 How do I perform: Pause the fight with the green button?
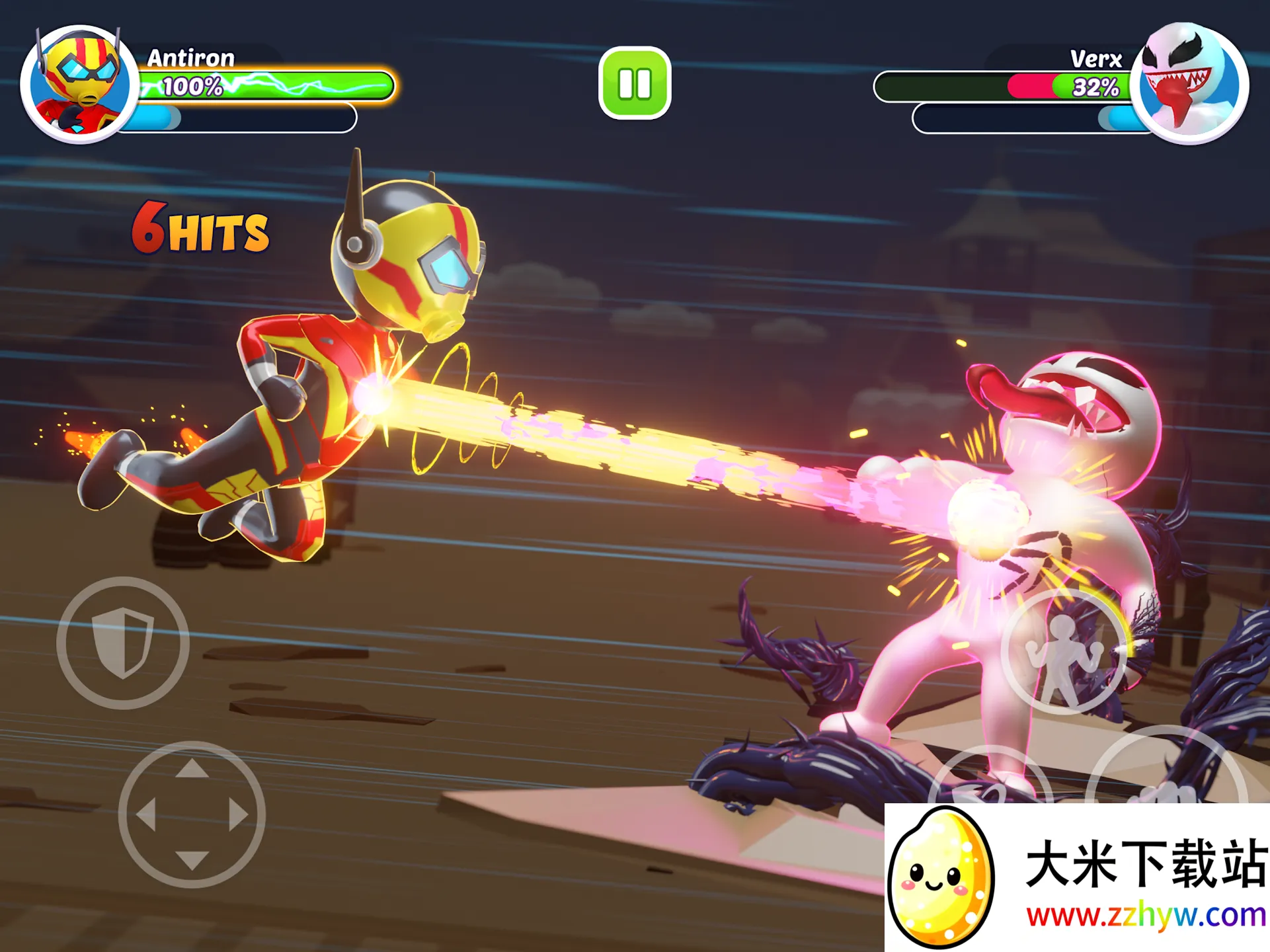click(x=635, y=83)
